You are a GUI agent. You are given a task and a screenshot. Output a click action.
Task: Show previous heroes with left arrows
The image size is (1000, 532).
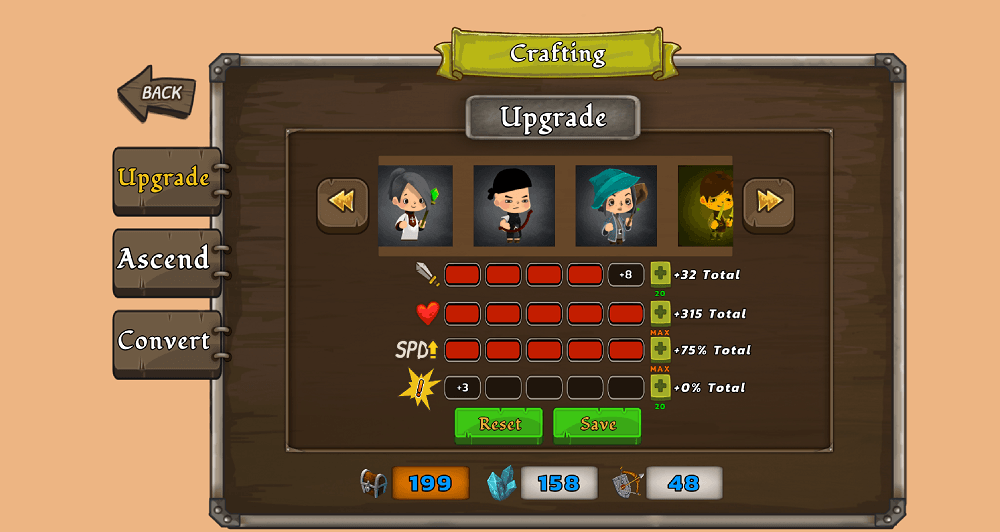click(x=342, y=203)
